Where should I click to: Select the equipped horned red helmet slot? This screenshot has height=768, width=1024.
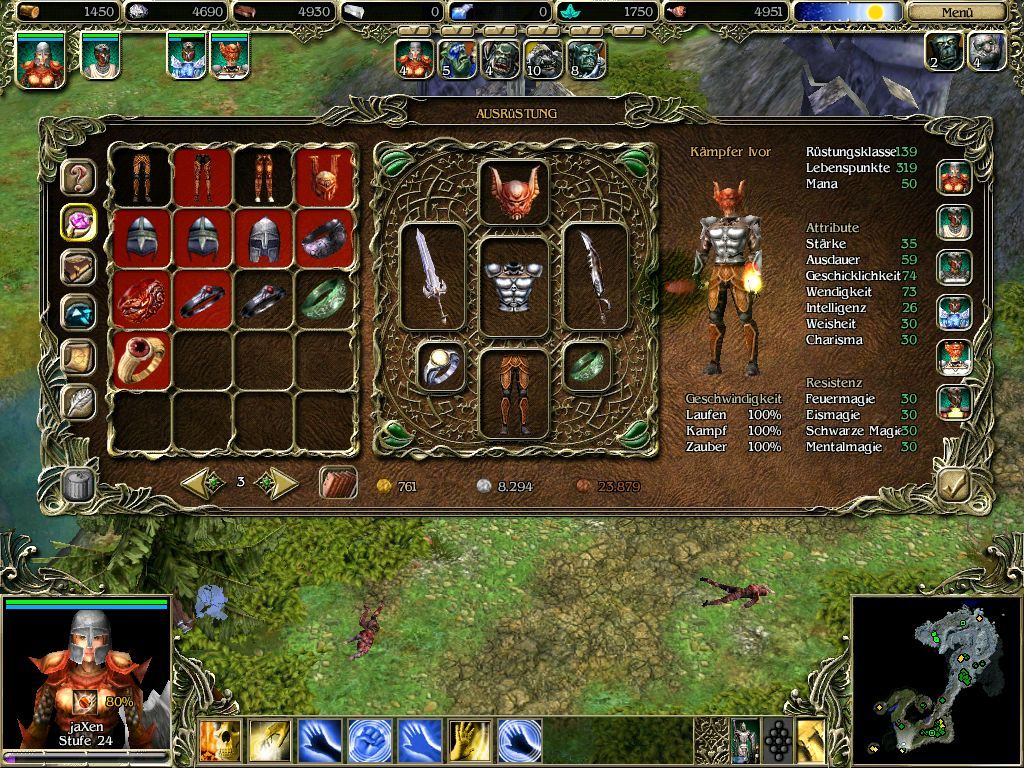(x=514, y=192)
